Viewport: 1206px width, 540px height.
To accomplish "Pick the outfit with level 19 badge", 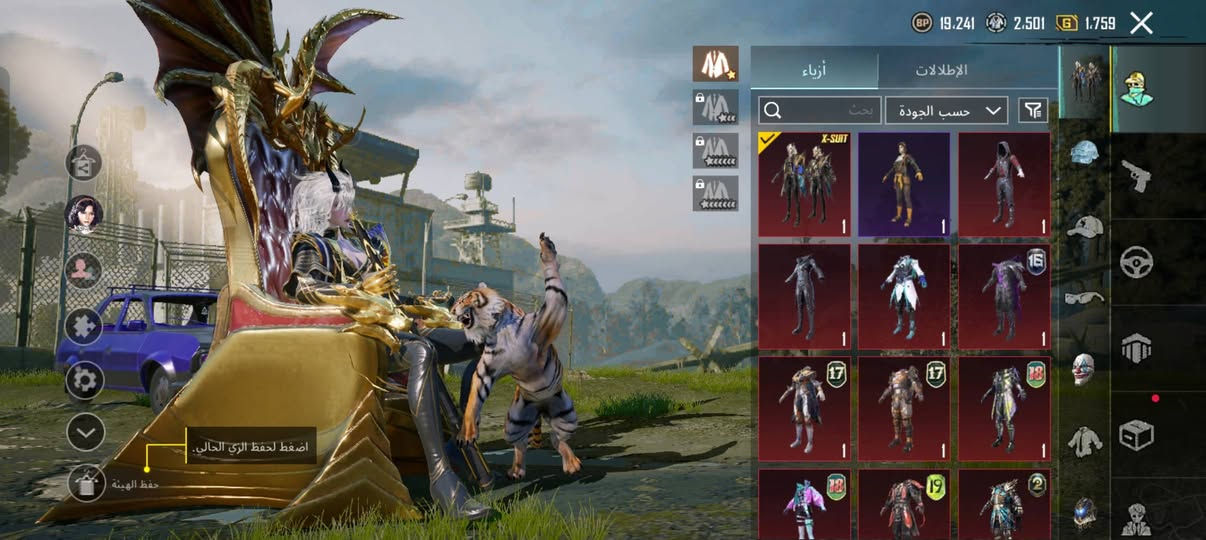I will pyautogui.click(x=904, y=504).
